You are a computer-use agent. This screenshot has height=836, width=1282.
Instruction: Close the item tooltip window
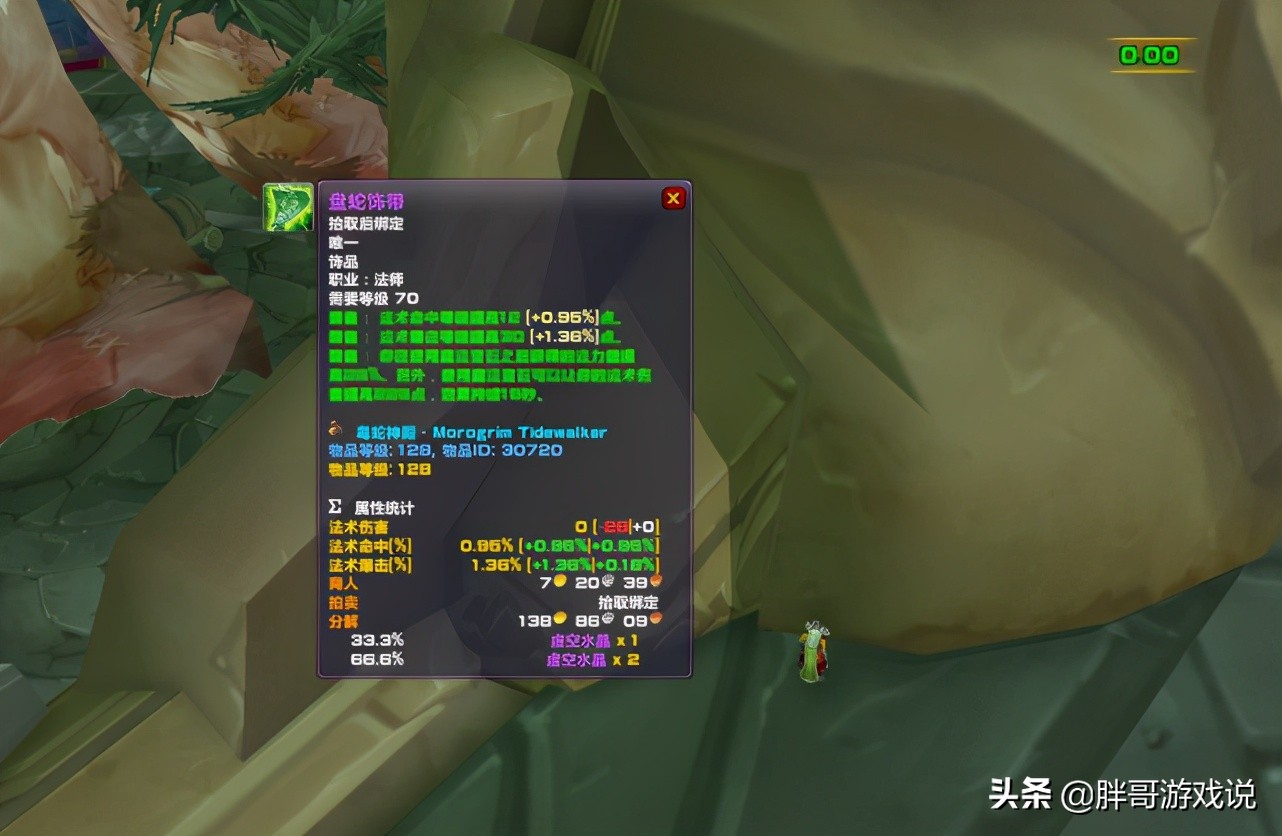pos(673,198)
